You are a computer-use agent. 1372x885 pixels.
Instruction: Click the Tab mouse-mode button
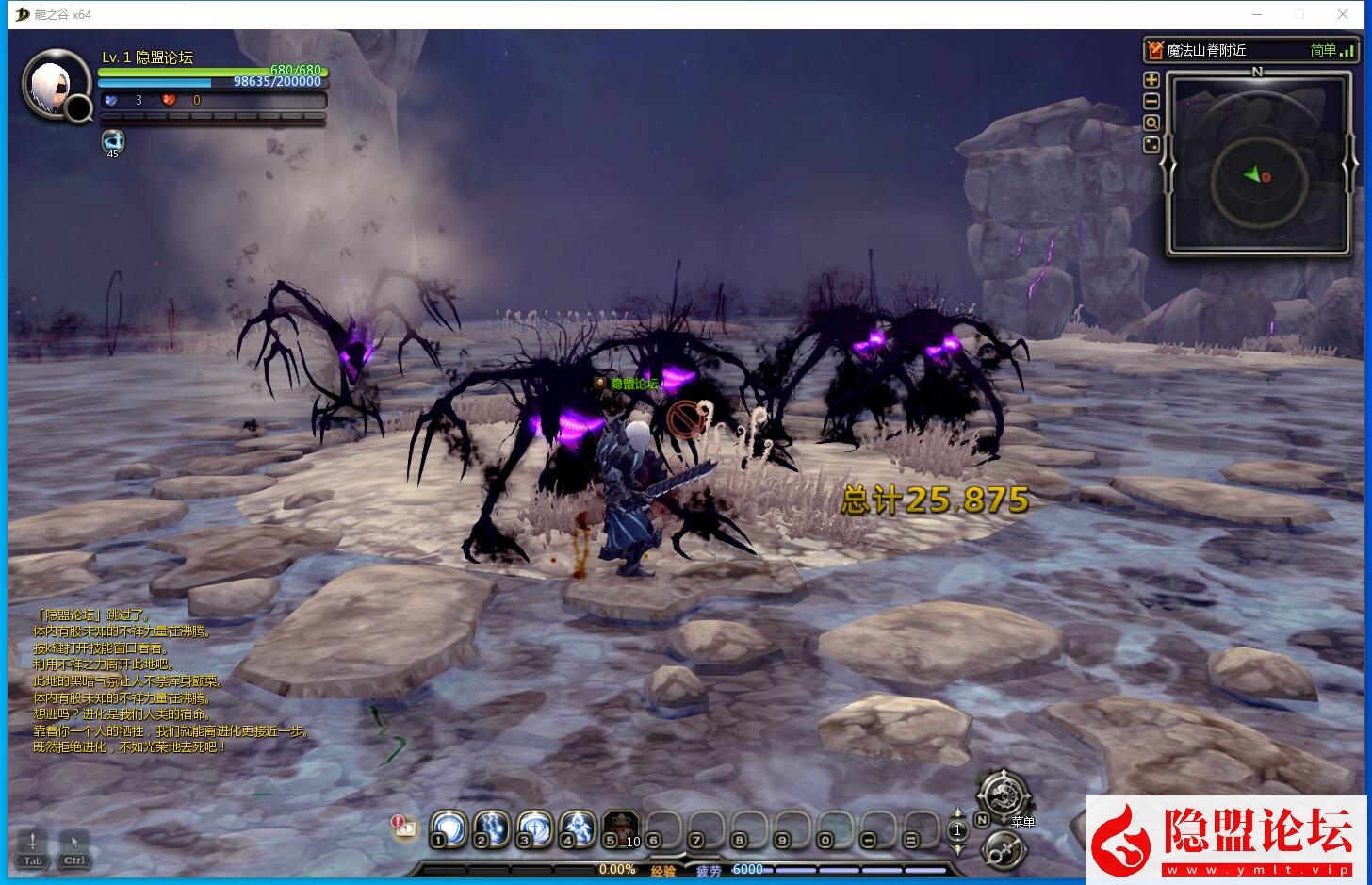point(33,846)
